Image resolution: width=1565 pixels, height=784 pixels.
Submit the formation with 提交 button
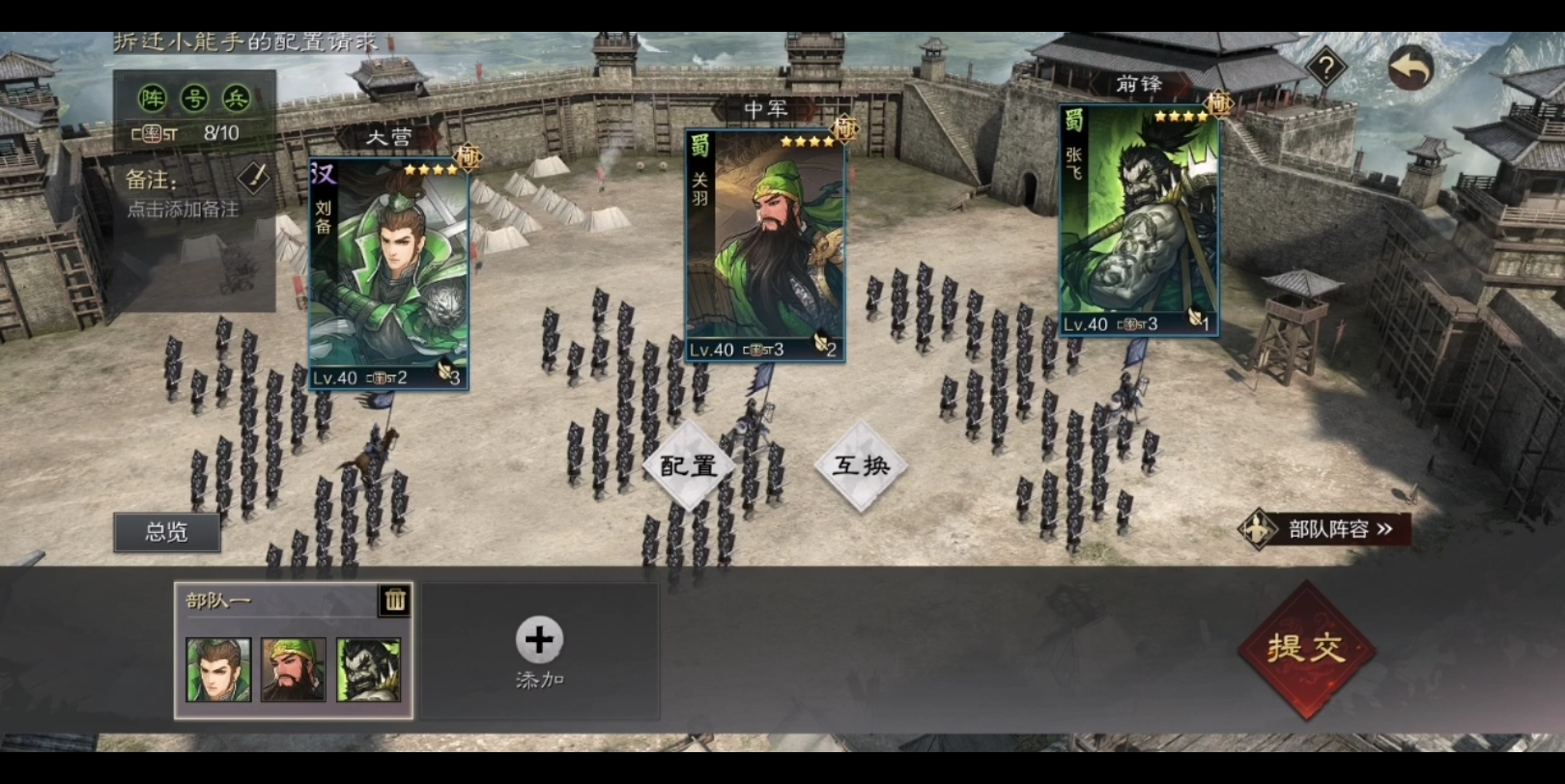coord(1306,649)
